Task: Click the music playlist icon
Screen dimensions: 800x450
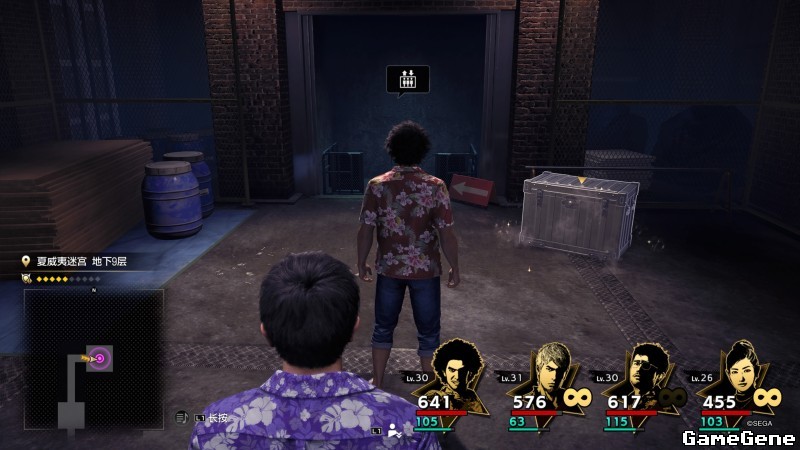Action: tap(182, 417)
